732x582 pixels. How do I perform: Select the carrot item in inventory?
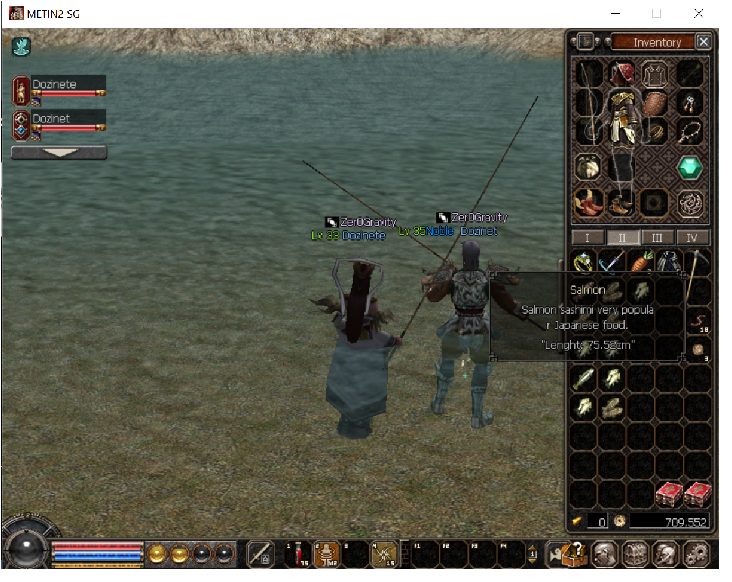pos(640,263)
